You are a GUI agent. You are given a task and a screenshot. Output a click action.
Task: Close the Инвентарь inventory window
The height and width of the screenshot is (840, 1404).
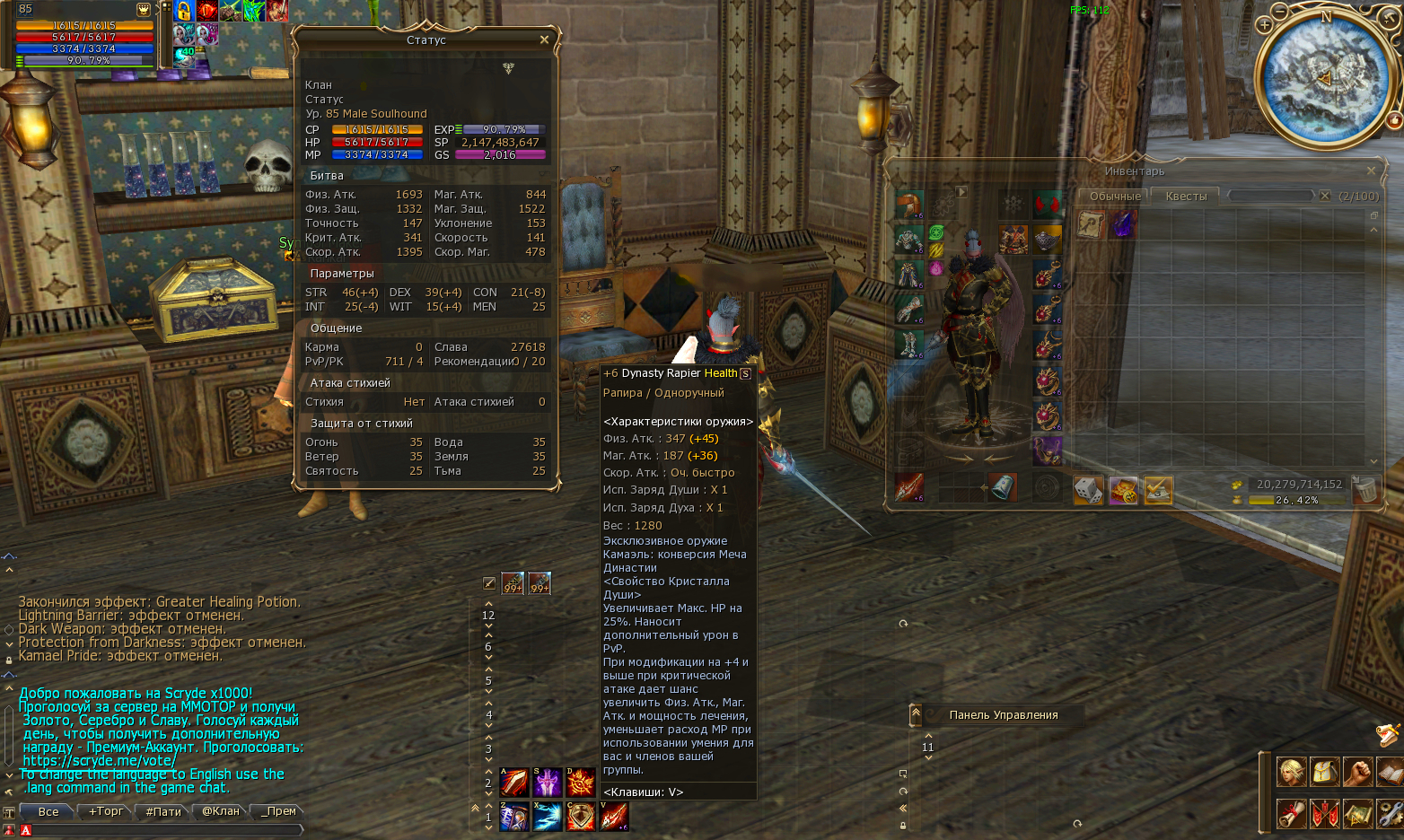coord(1371,171)
